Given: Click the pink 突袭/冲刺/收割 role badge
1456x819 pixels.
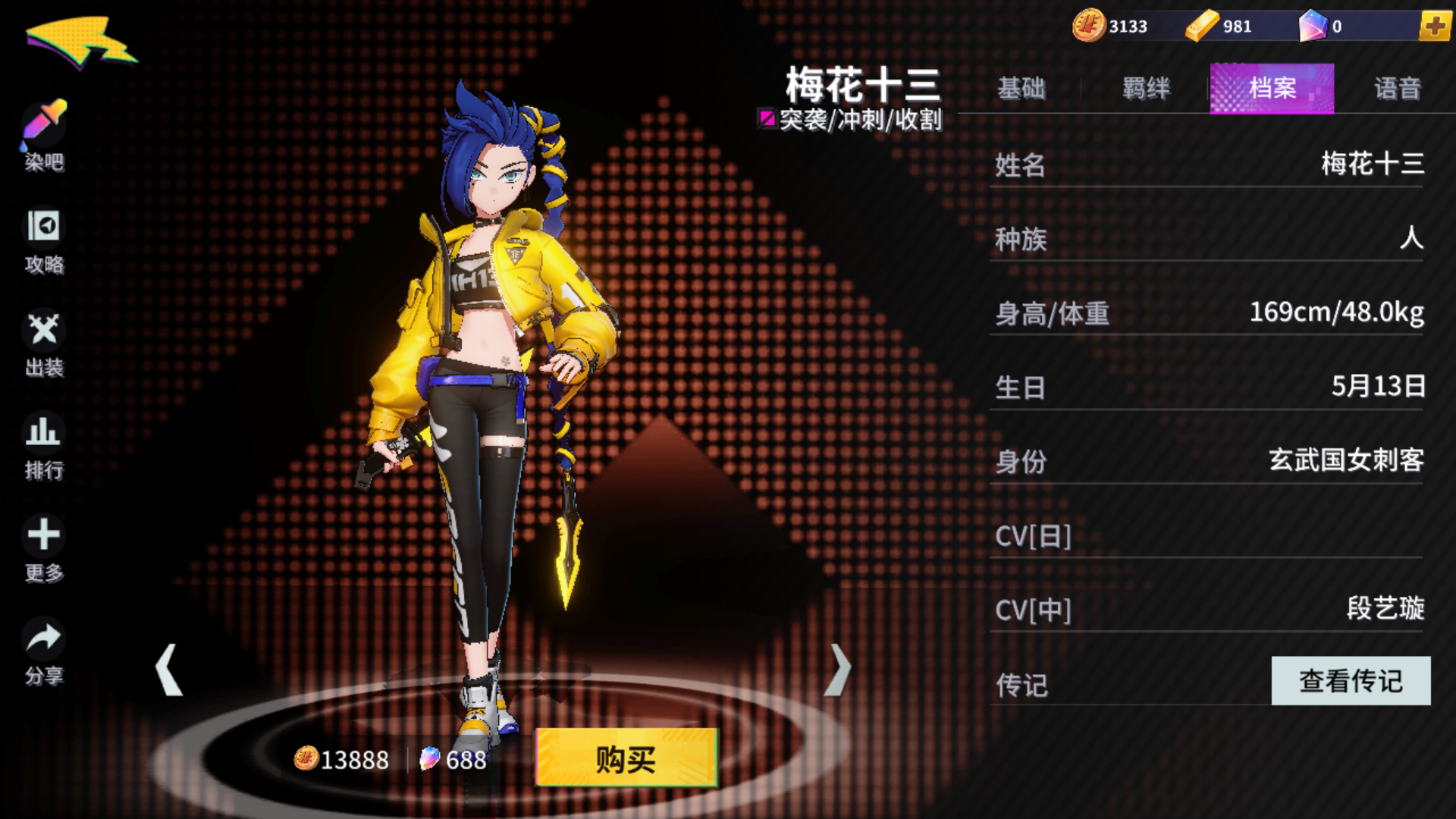Looking at the screenshot, I should [851, 120].
